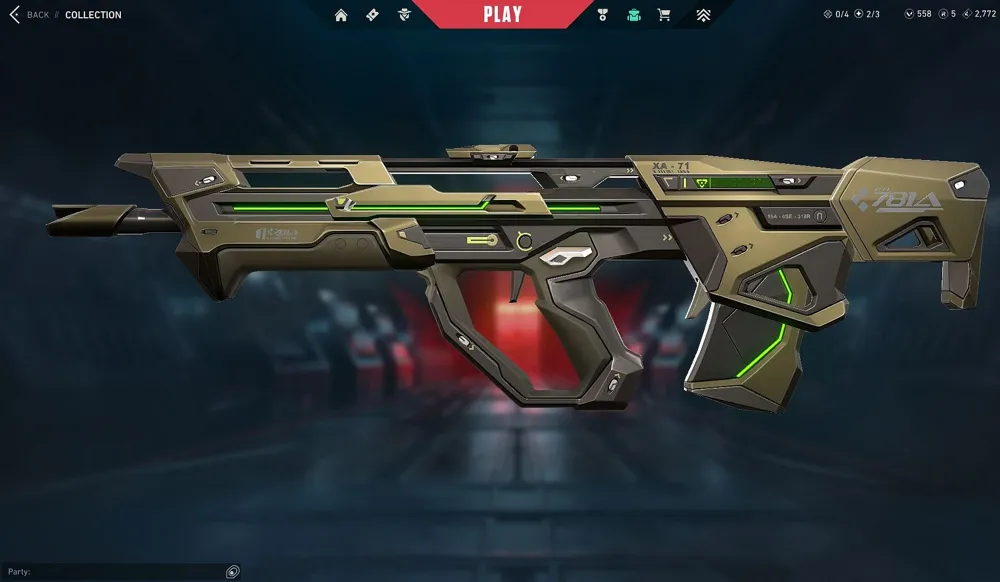The height and width of the screenshot is (582, 1000).
Task: Open the Battlepass ticket icon
Action: (372, 15)
